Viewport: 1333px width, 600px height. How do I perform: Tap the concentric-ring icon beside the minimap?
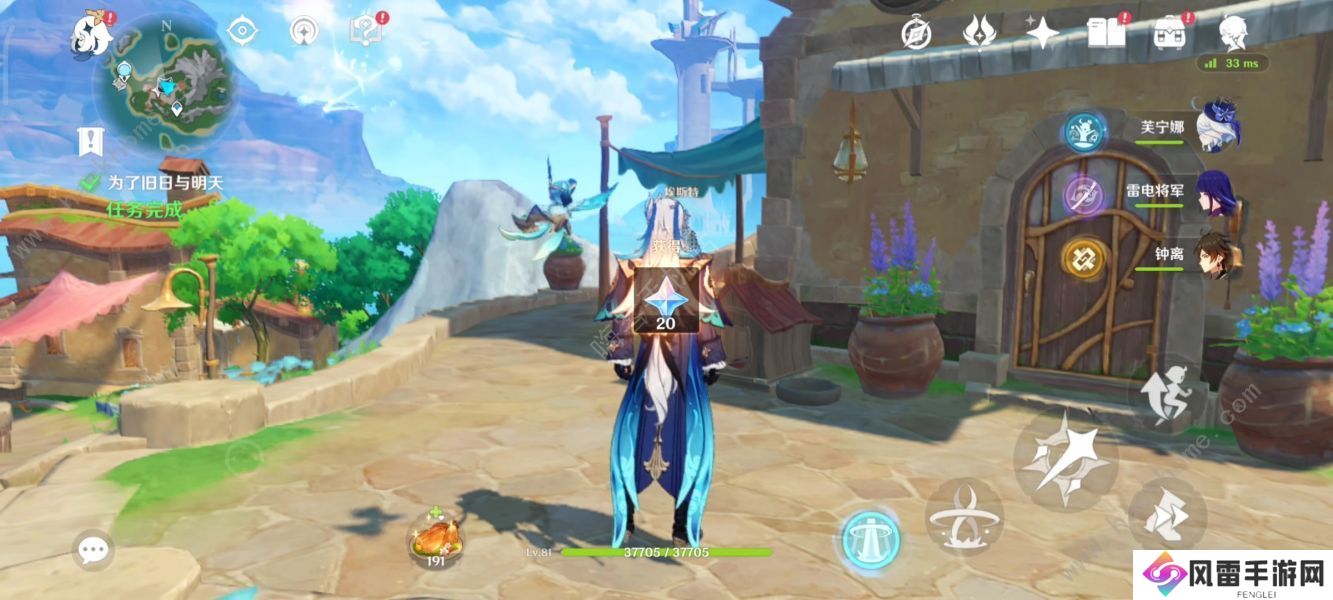(303, 31)
